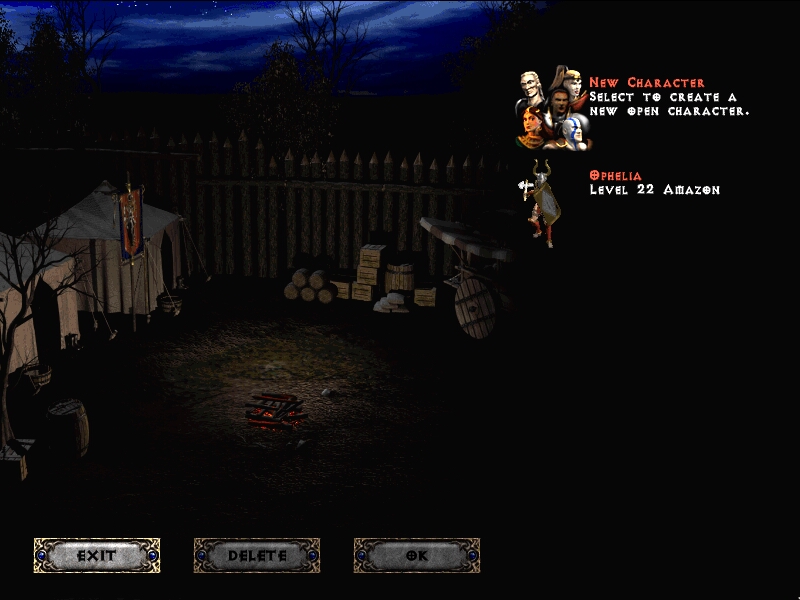Delete the selected character
Viewport: 800px width, 600px height.
point(257,555)
